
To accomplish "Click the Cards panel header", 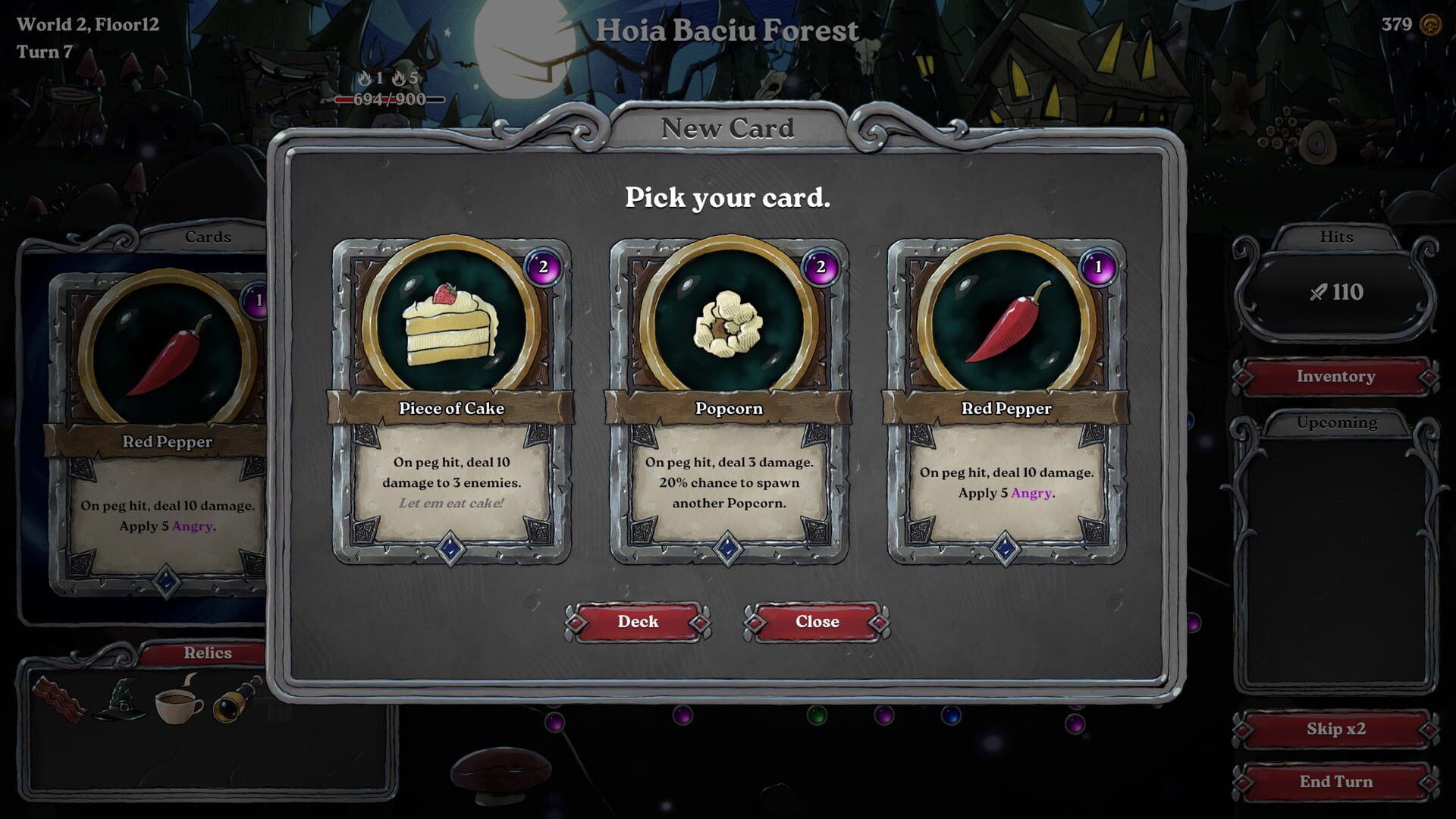I will [x=209, y=237].
